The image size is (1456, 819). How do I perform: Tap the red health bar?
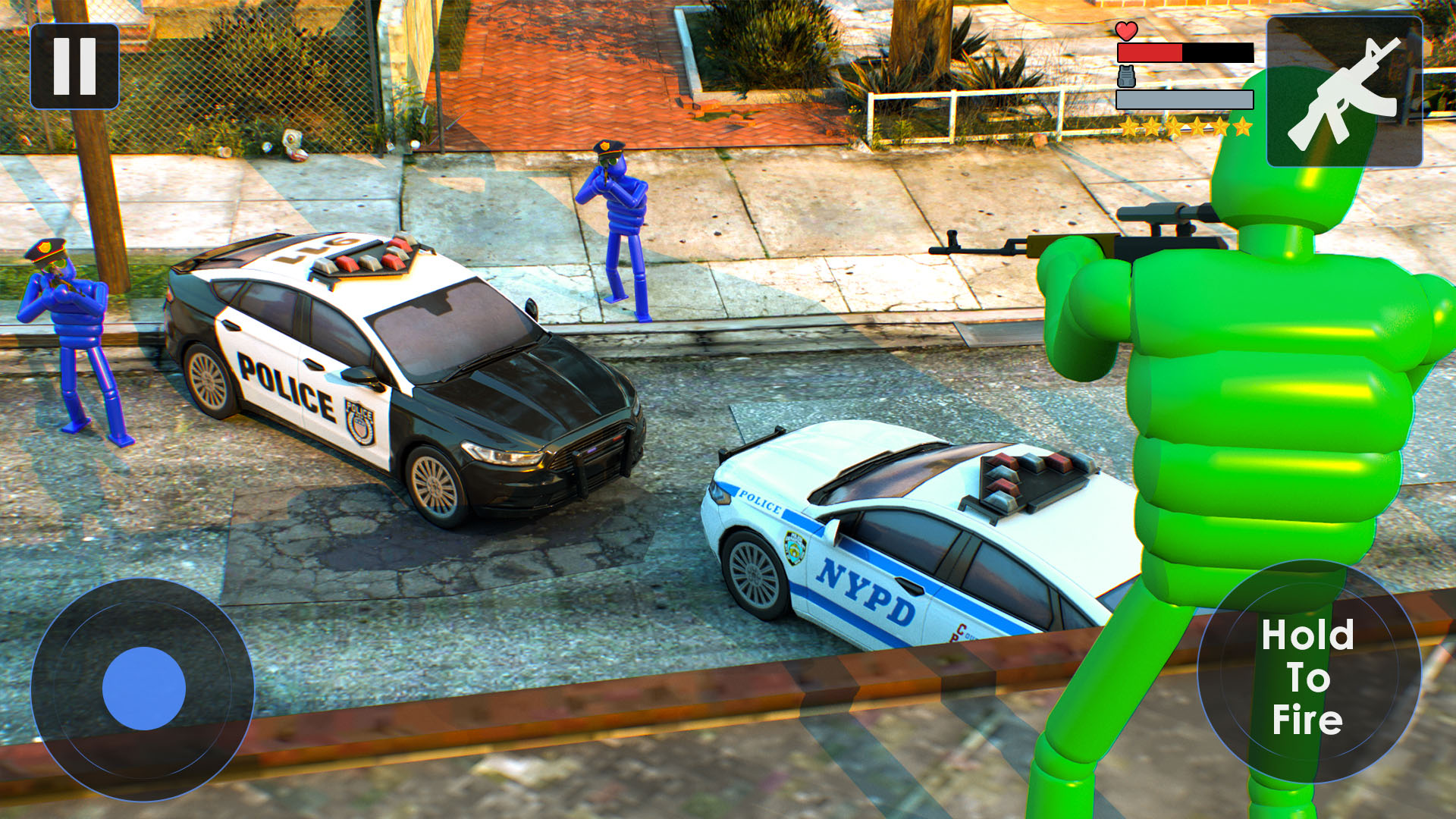(x=1149, y=53)
